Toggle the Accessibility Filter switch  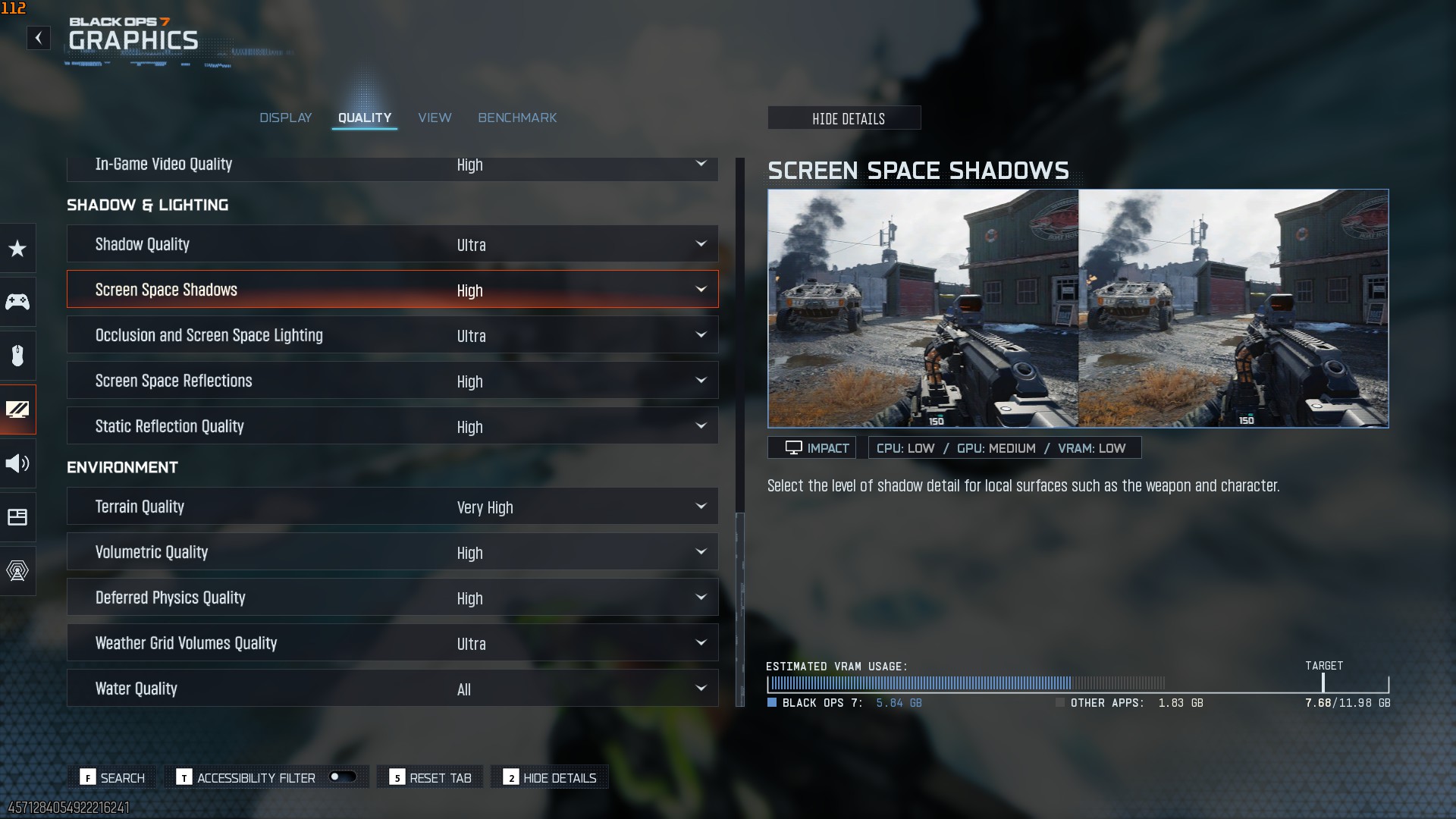coord(342,777)
